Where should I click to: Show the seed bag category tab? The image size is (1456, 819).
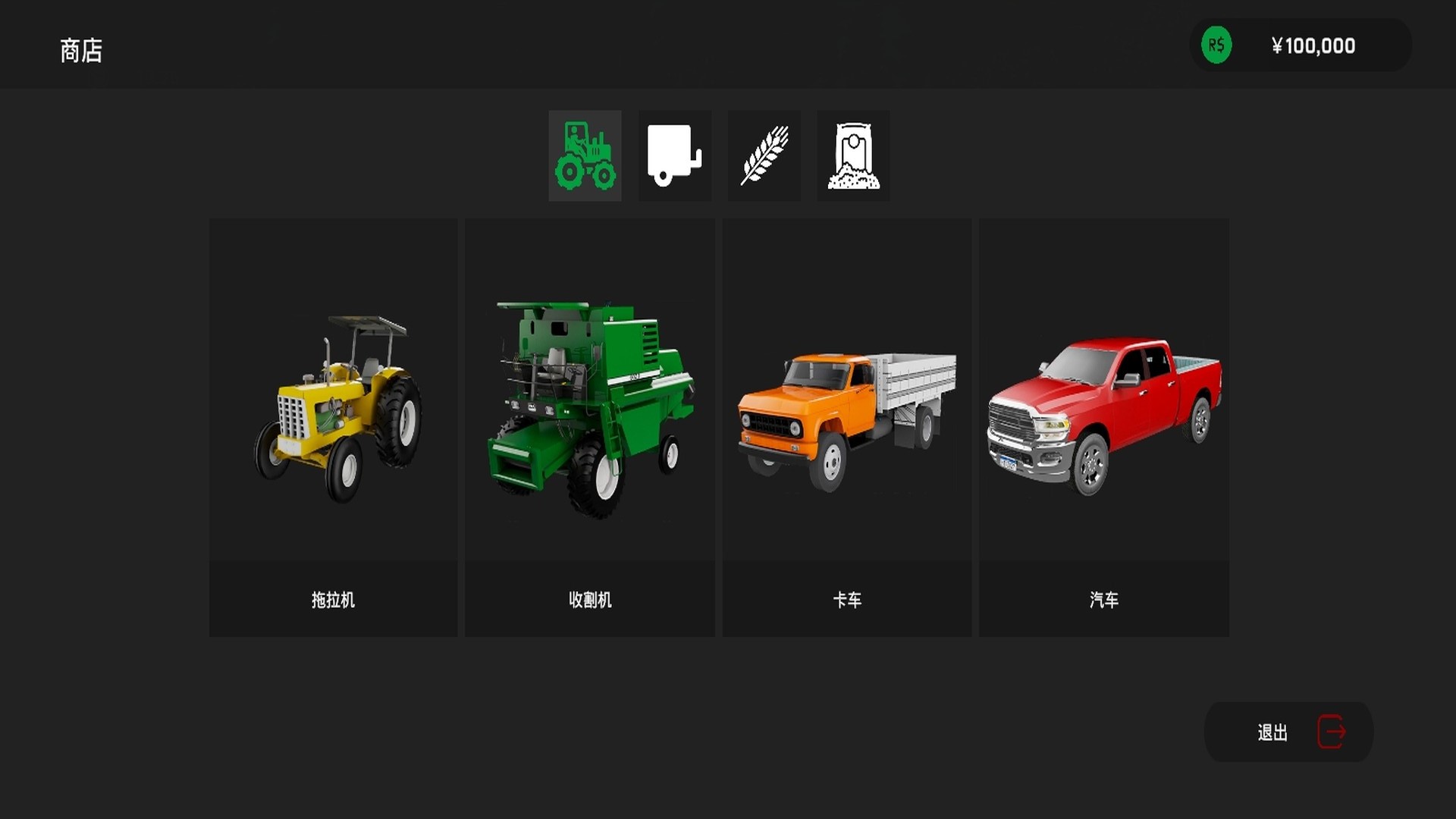click(853, 155)
